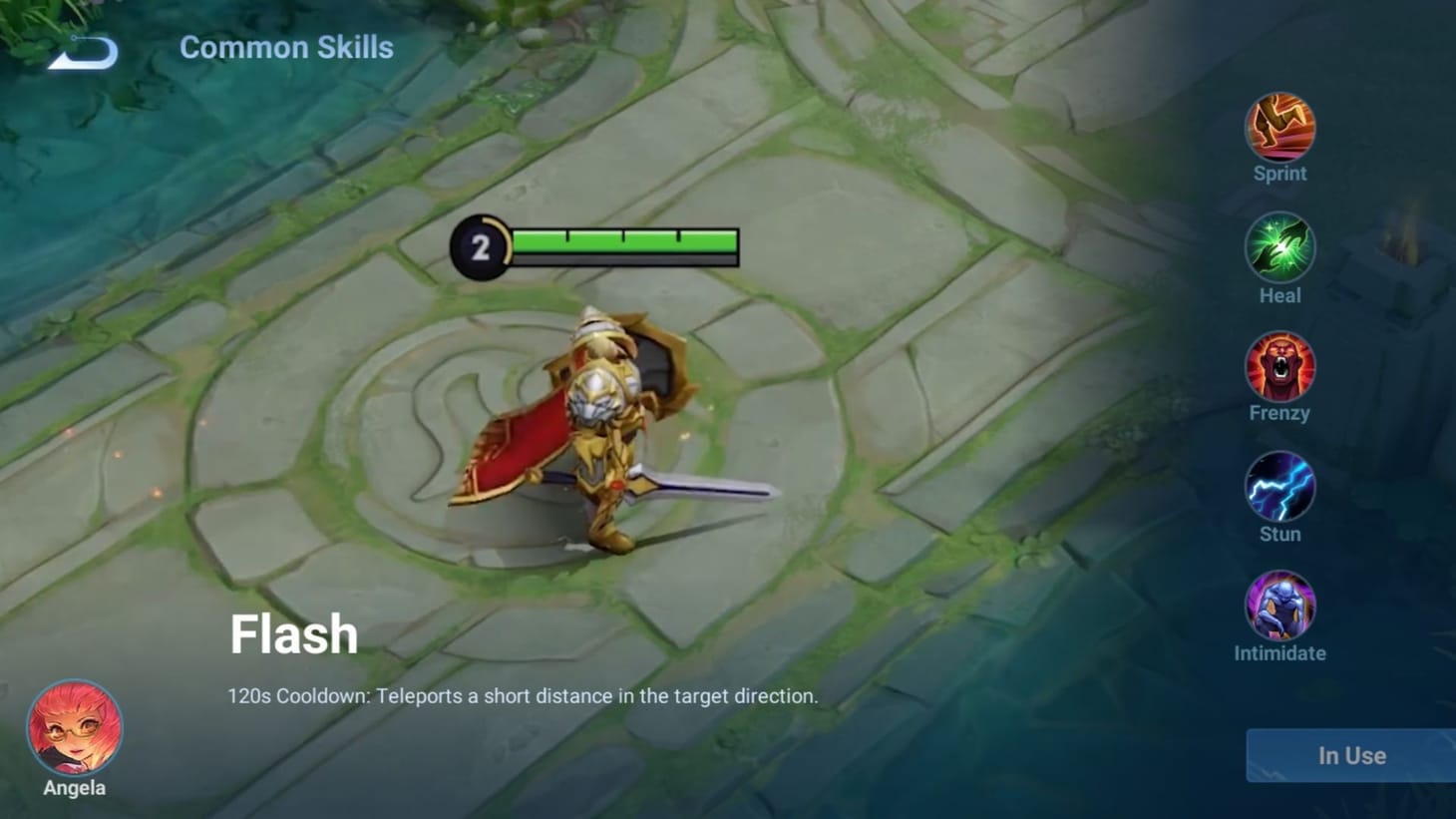This screenshot has width=1456, height=819.
Task: Click the Intimidate label text
Action: [x=1279, y=653]
